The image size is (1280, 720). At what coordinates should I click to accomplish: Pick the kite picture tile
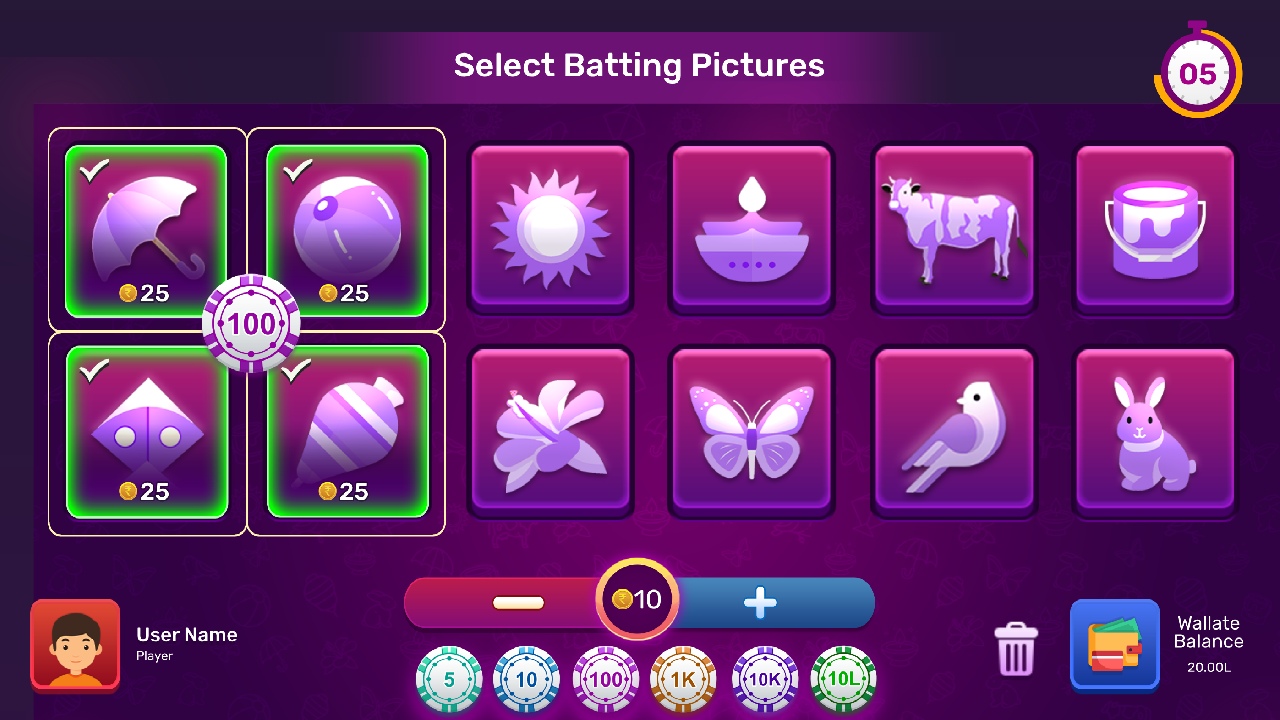pos(147,430)
